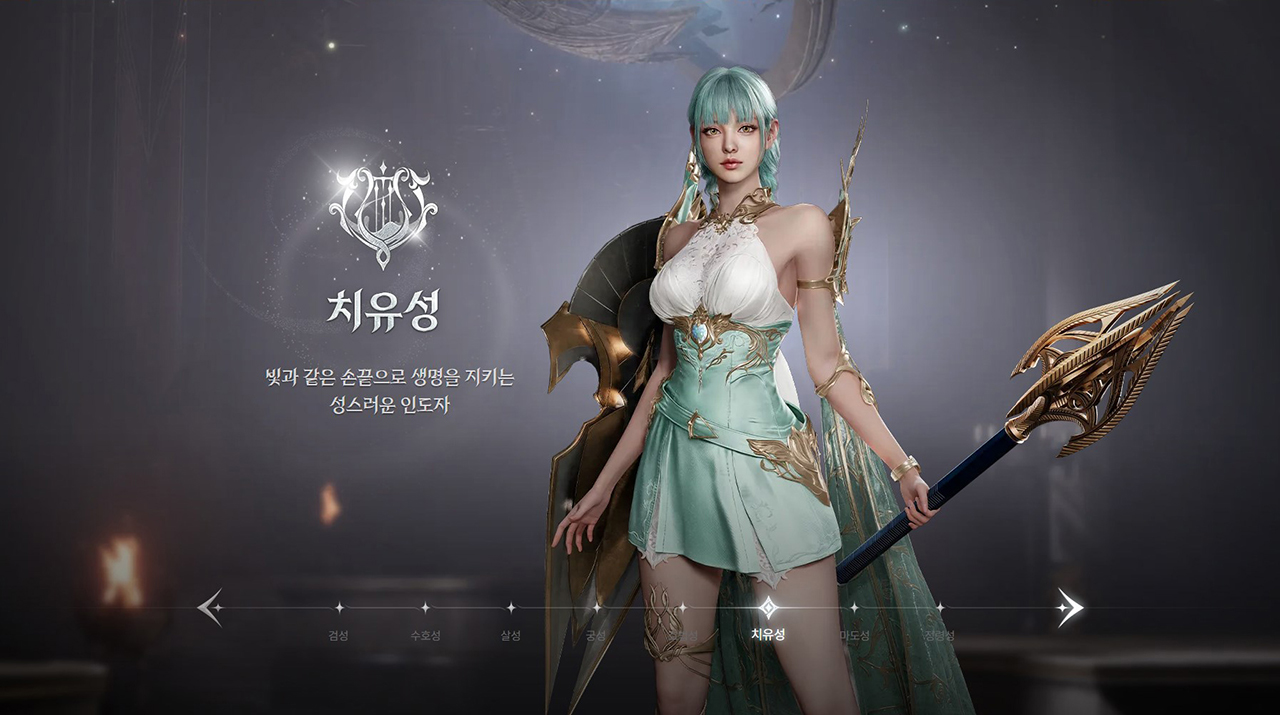Select the 검성 class
The image size is (1280, 715).
[x=338, y=608]
